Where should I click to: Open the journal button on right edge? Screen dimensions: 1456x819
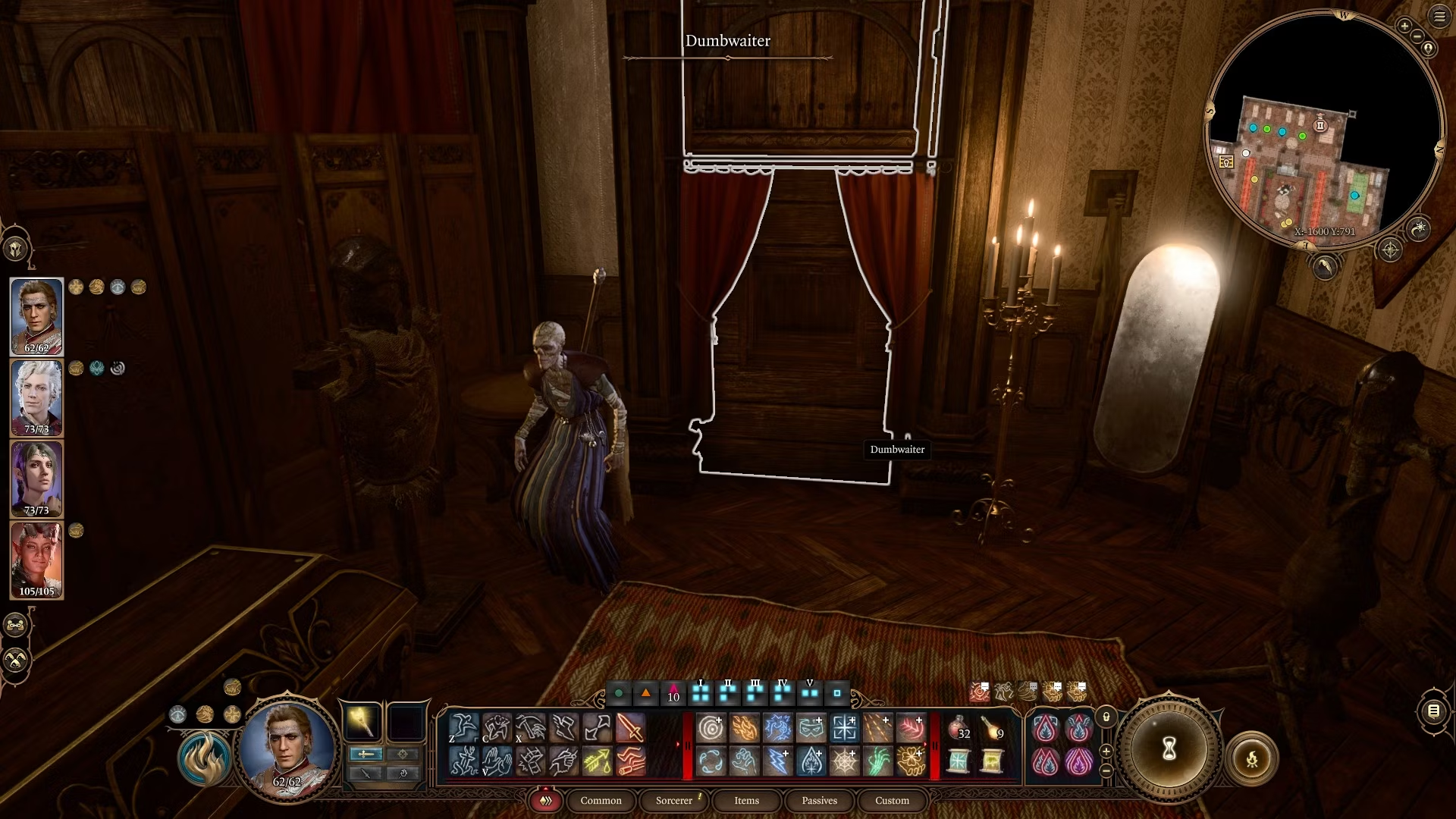click(x=1433, y=711)
